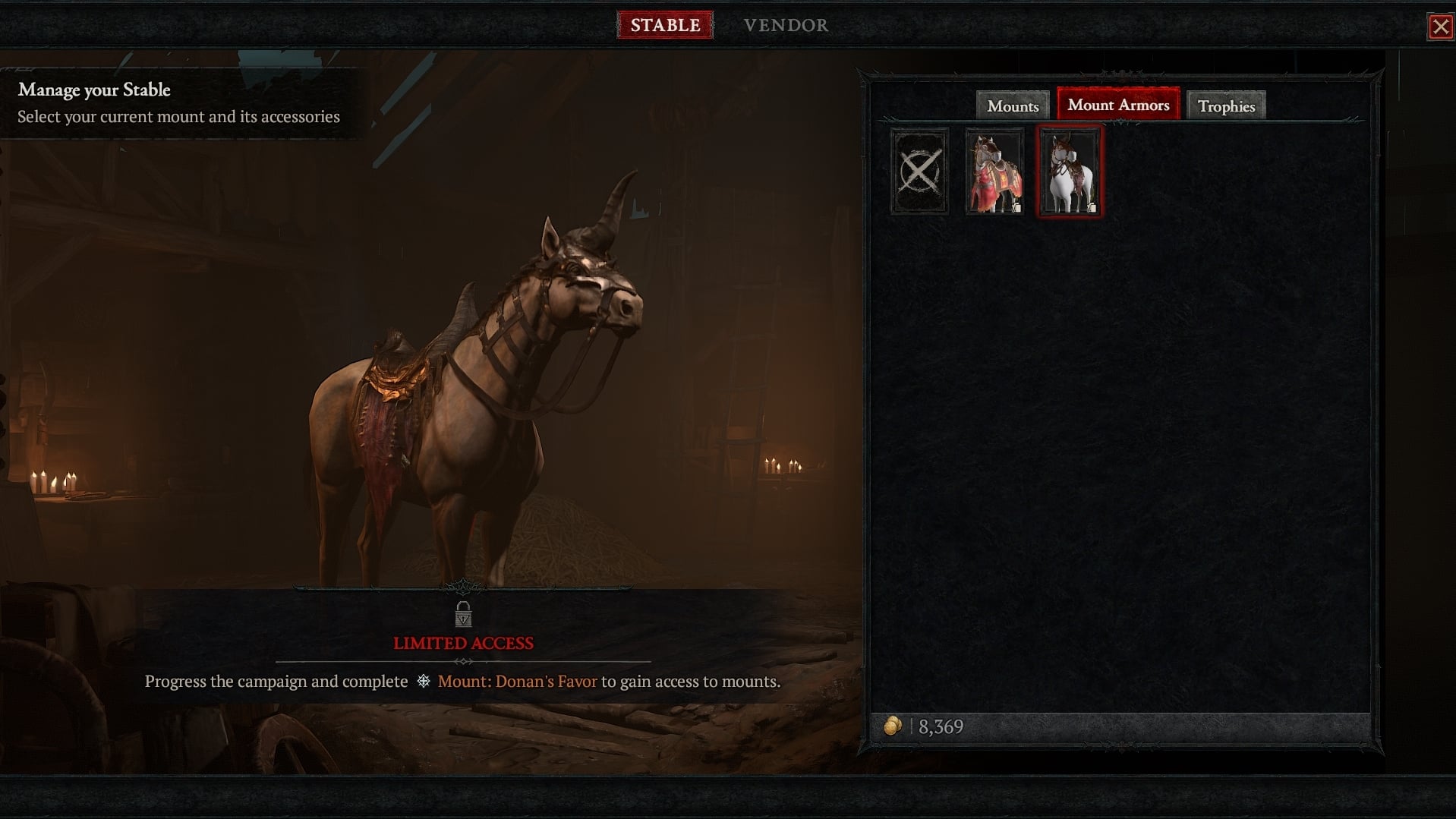
Task: Open the Vendor tab
Action: coord(786,25)
